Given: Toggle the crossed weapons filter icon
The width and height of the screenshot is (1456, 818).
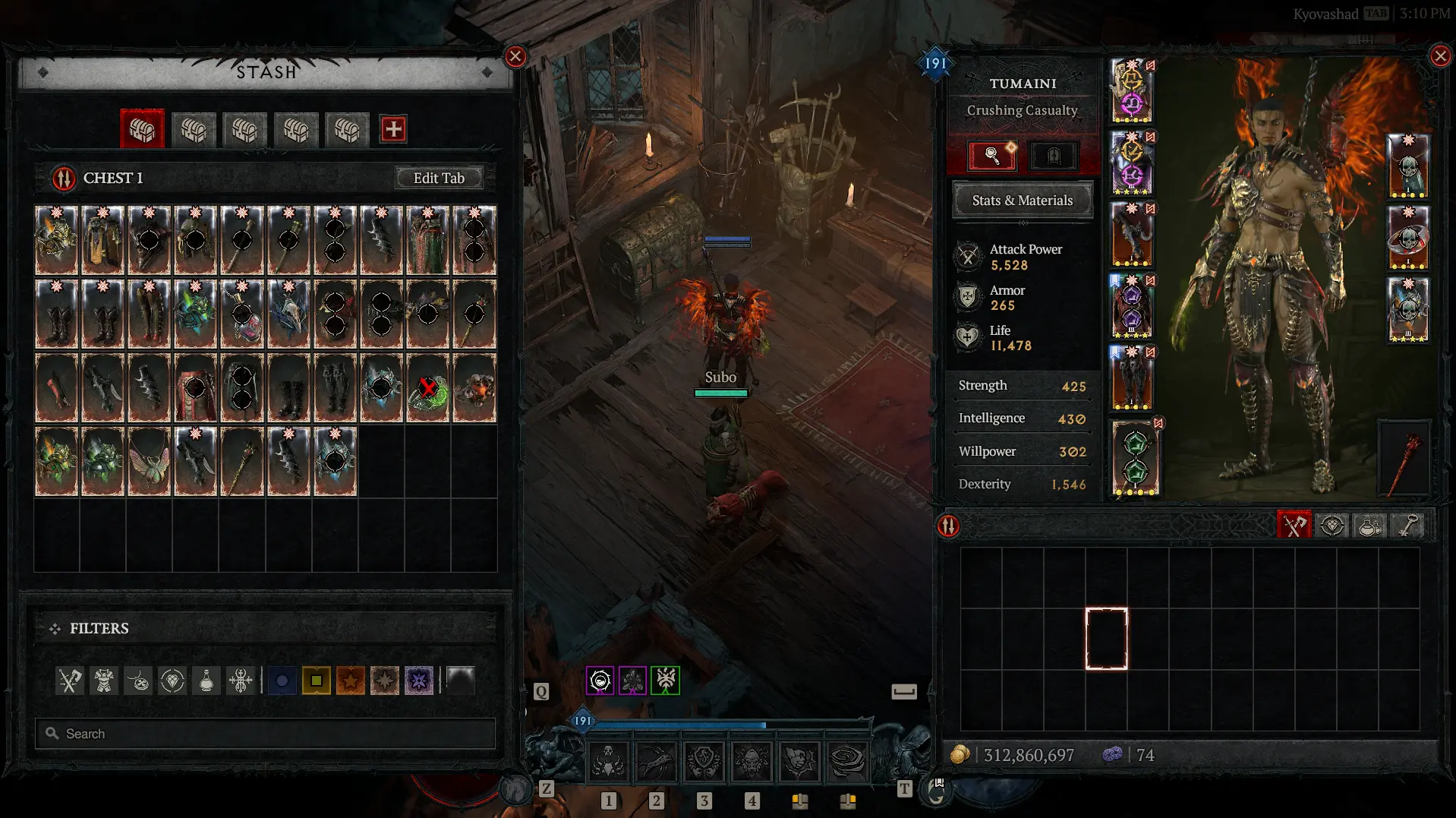Looking at the screenshot, I should 70,681.
